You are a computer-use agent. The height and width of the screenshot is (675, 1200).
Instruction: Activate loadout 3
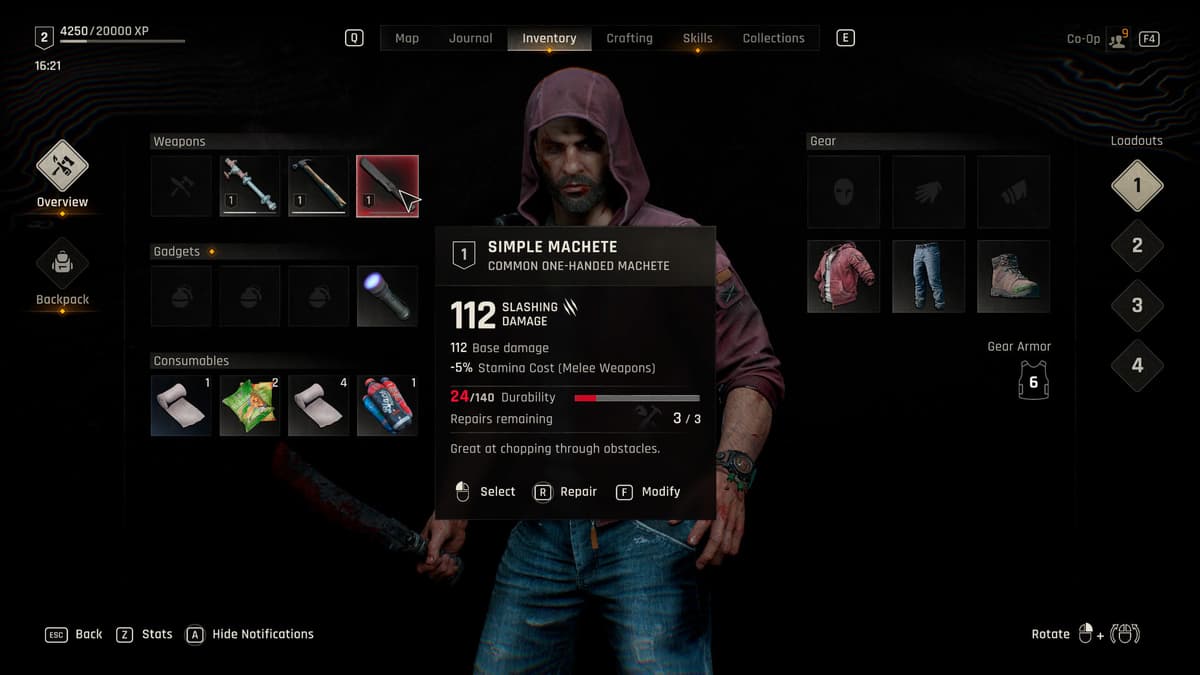[1136, 306]
